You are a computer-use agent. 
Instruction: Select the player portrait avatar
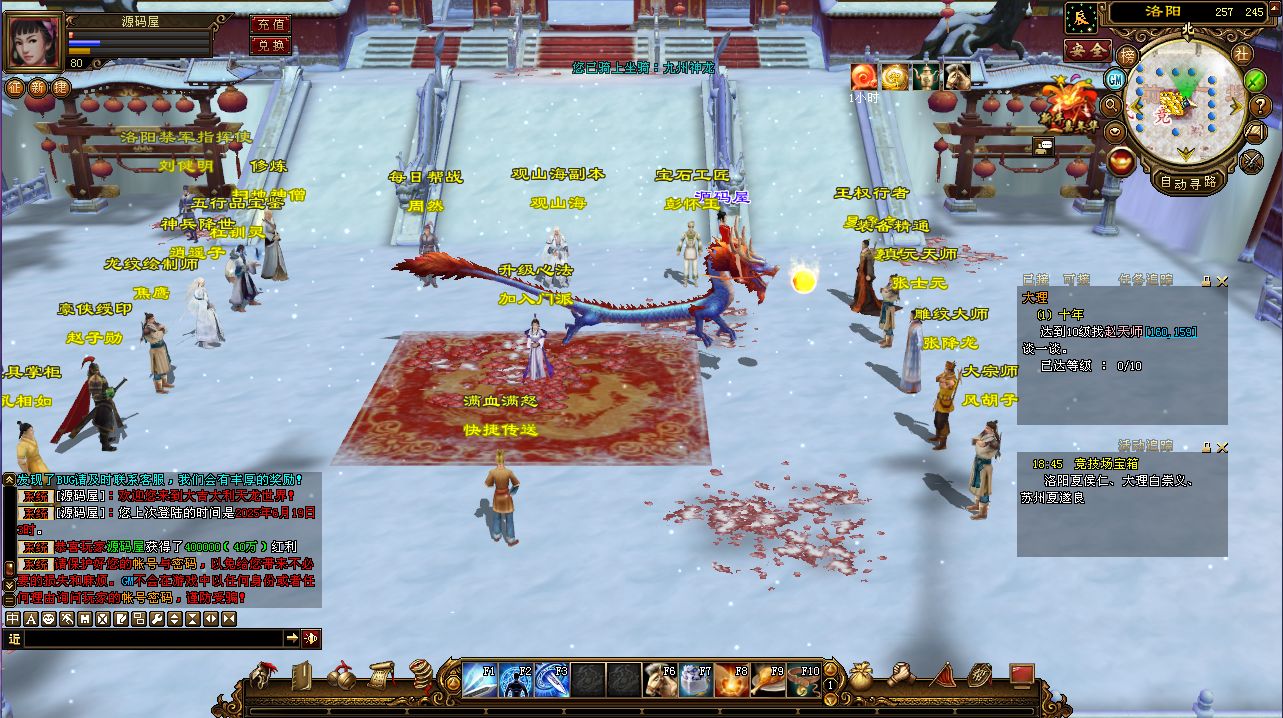[34, 42]
